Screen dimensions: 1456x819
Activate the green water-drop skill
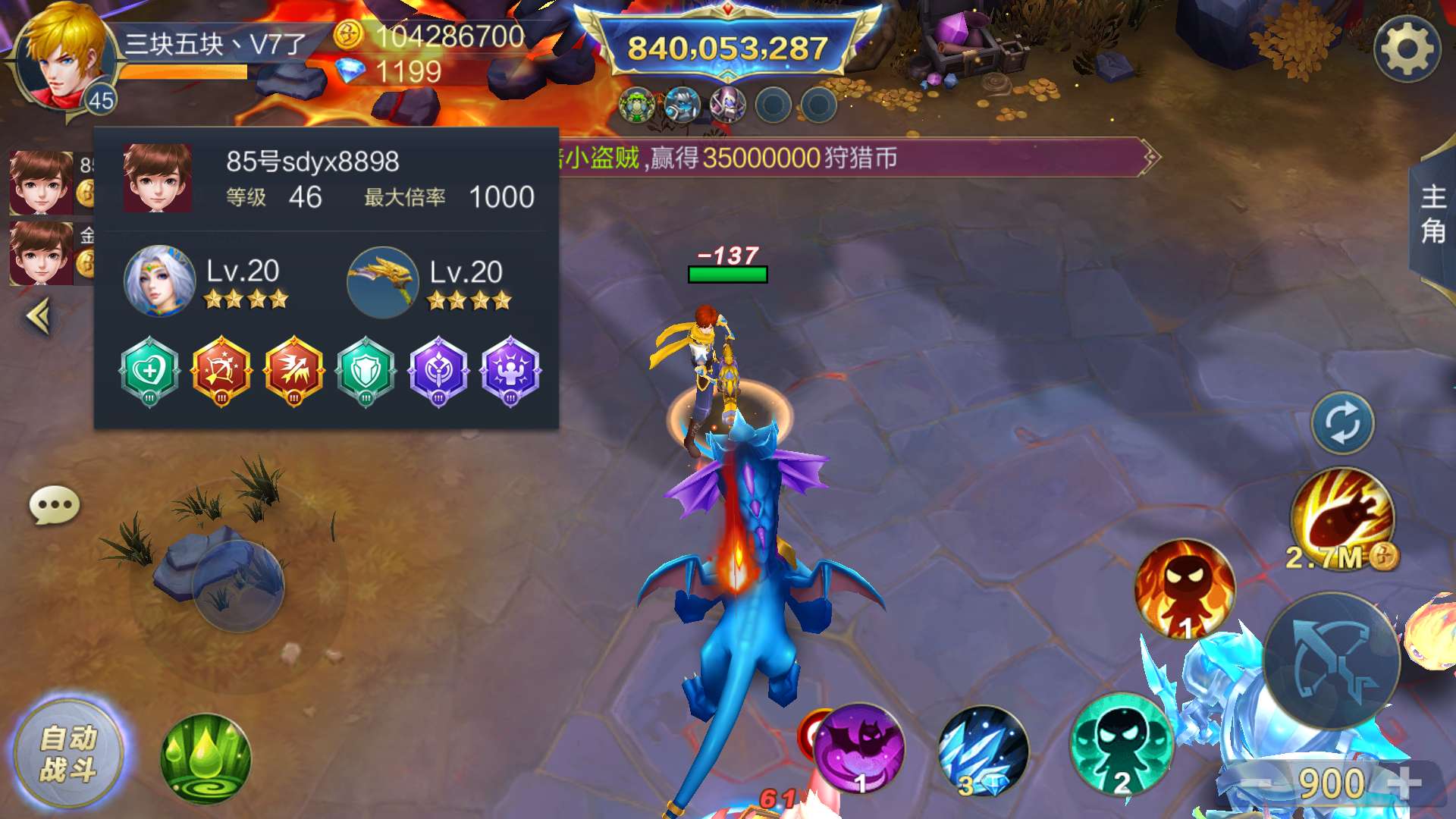[206, 758]
